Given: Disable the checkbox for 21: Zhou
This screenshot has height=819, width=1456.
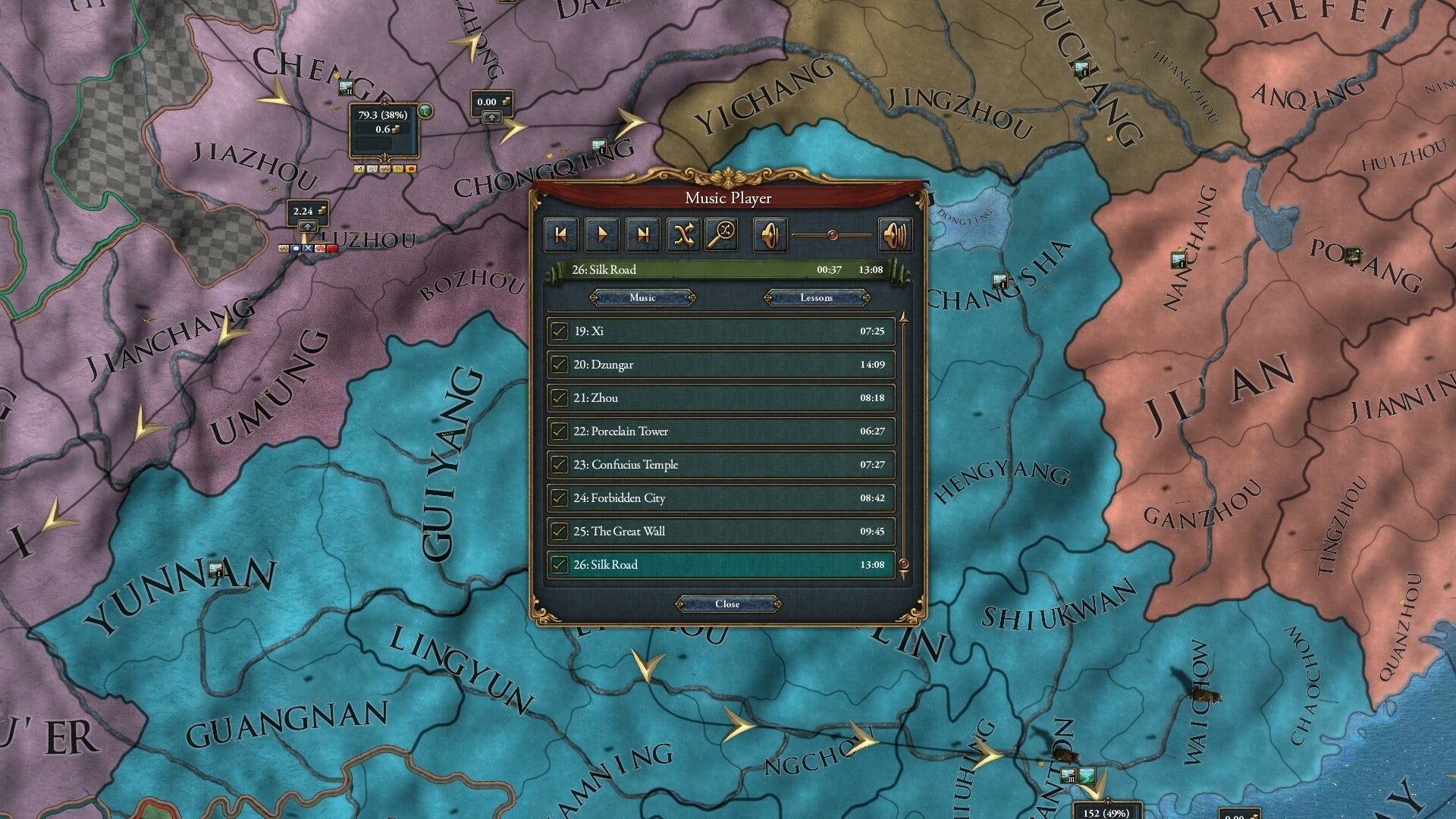Looking at the screenshot, I should [559, 397].
